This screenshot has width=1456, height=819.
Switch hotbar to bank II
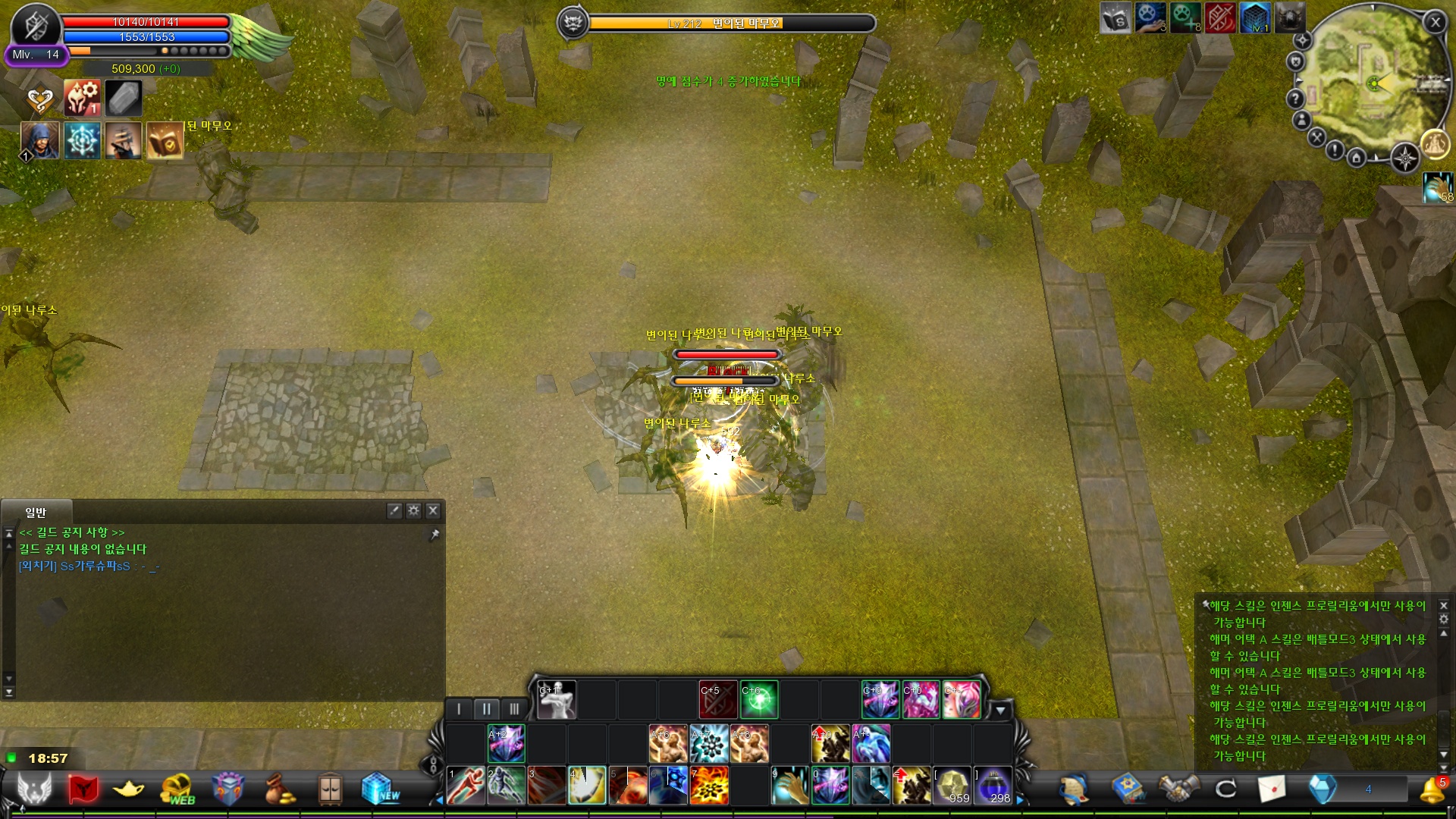[488, 708]
